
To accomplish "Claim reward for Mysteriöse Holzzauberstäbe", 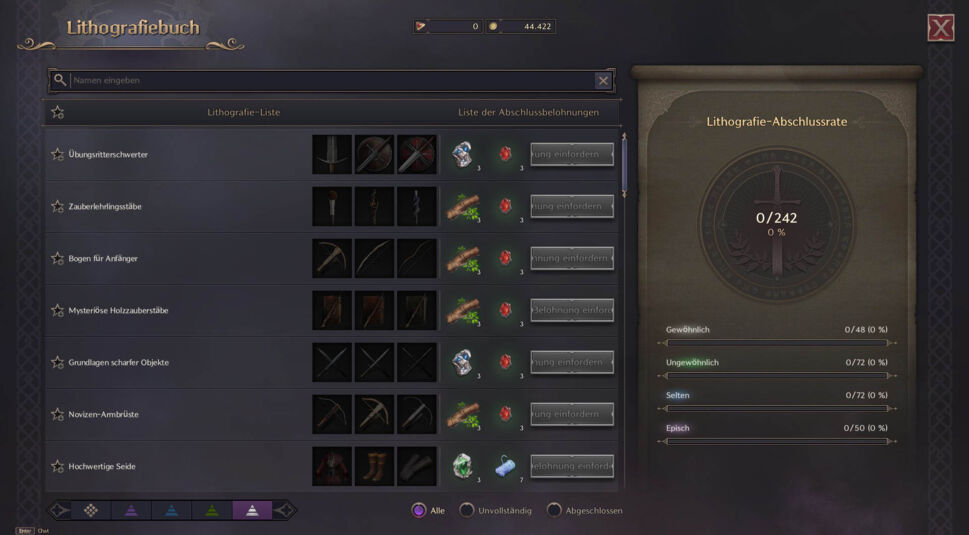I will [571, 310].
